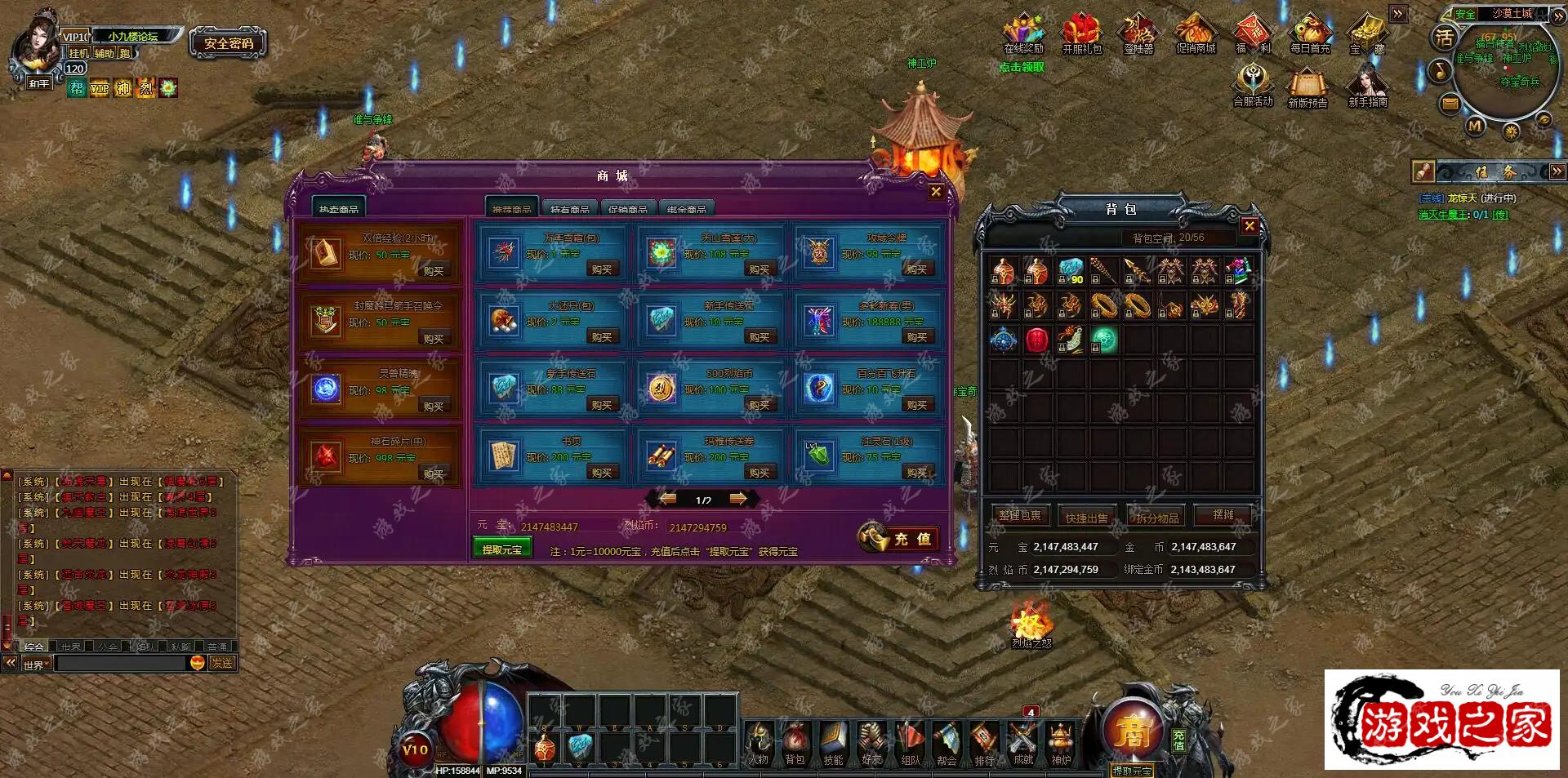The image size is (1568, 778).
Task: Click the 安全密码 button
Action: point(229,43)
